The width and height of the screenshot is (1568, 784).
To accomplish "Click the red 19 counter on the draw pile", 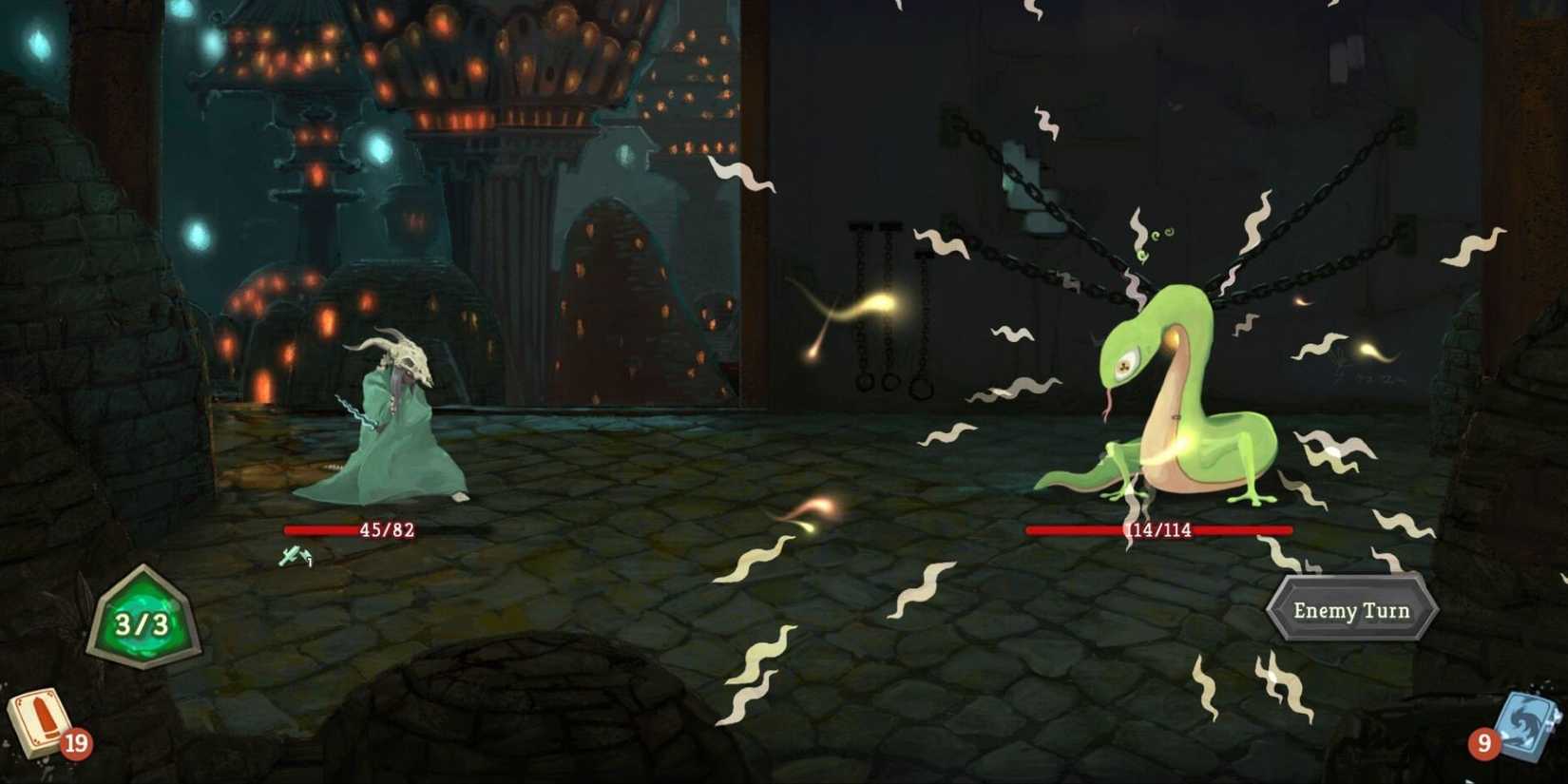I will point(78,745).
